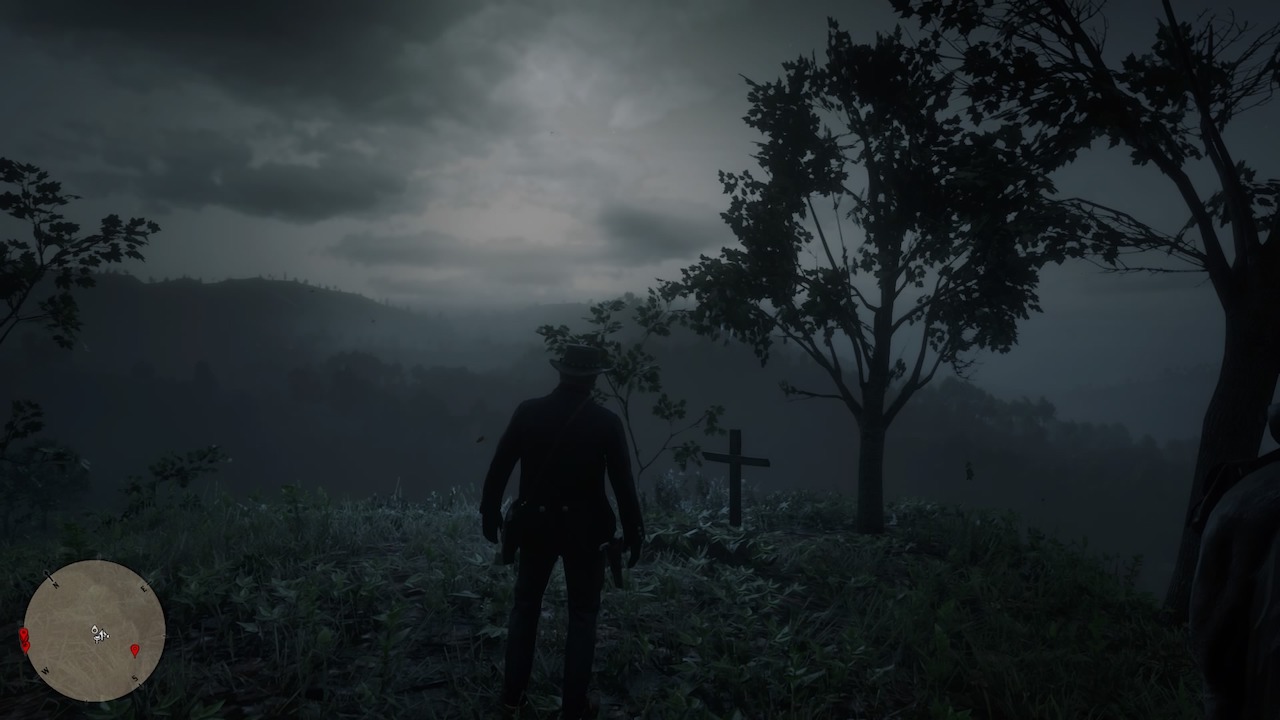Click the white player marker at minimap center
The image size is (1280, 720).
98,633
